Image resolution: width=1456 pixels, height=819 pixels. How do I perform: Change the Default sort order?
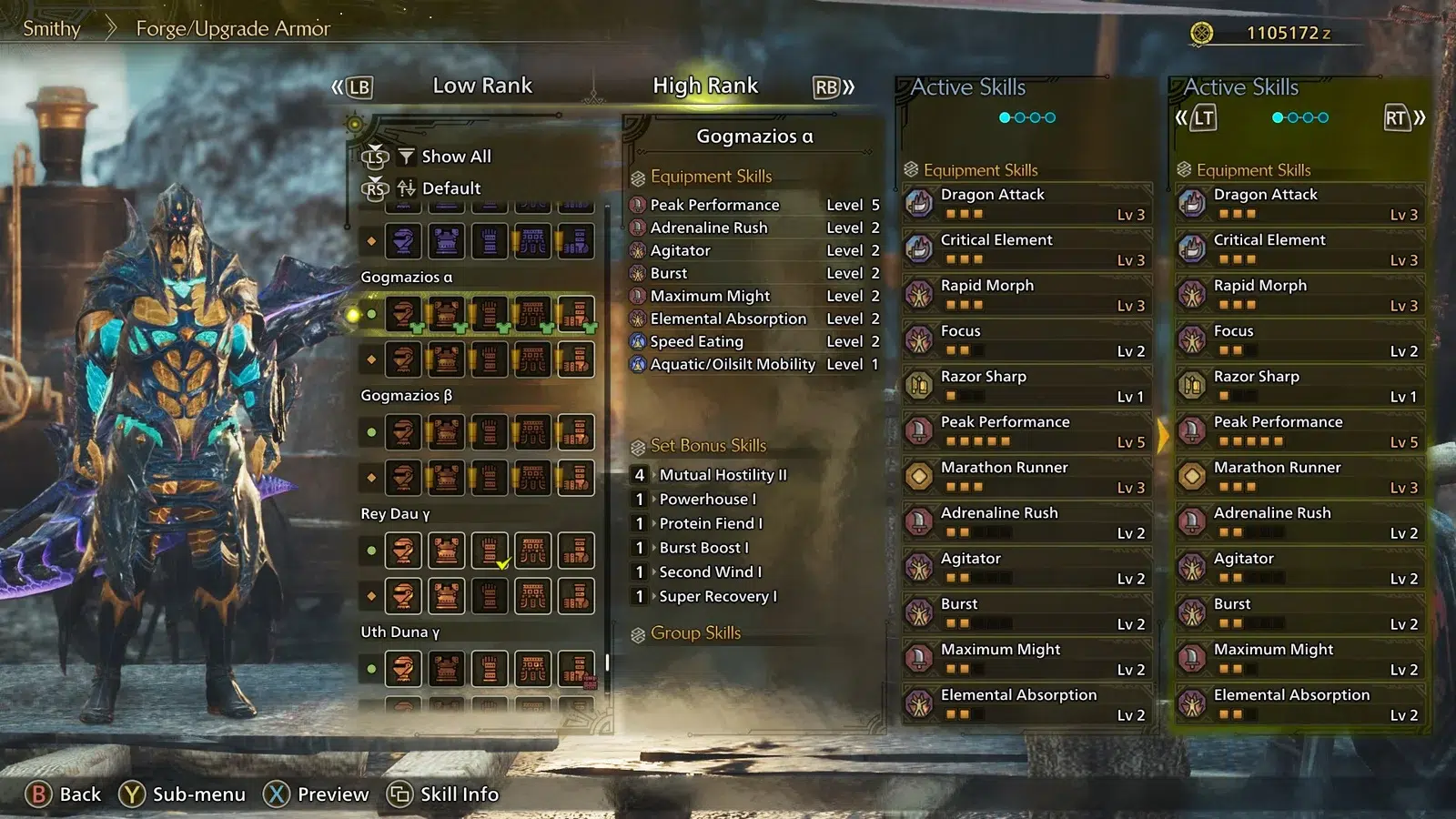click(450, 188)
